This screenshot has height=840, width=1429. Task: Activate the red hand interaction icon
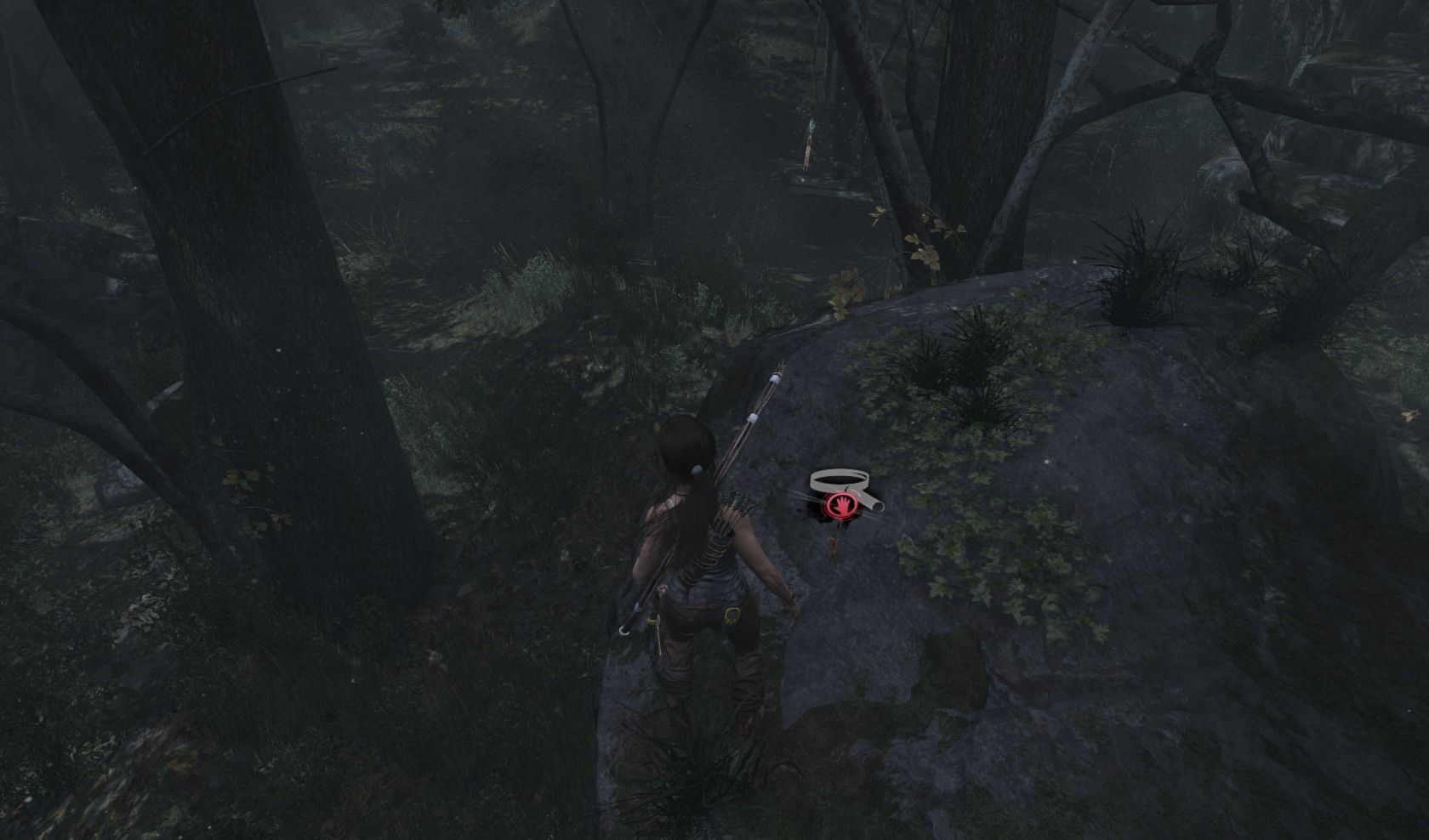tap(840, 507)
